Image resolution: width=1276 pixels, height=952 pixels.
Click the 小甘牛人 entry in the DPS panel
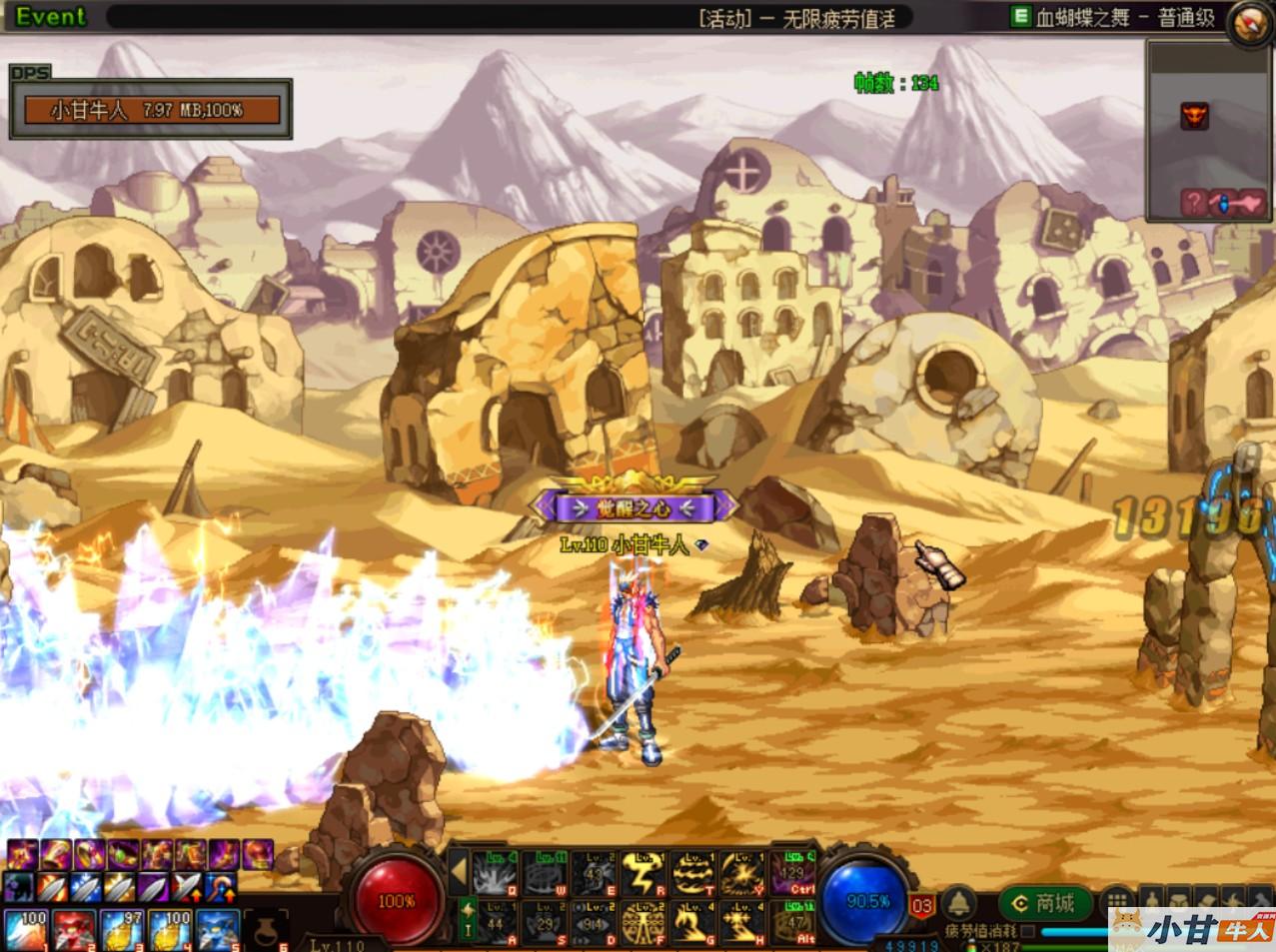tap(152, 110)
